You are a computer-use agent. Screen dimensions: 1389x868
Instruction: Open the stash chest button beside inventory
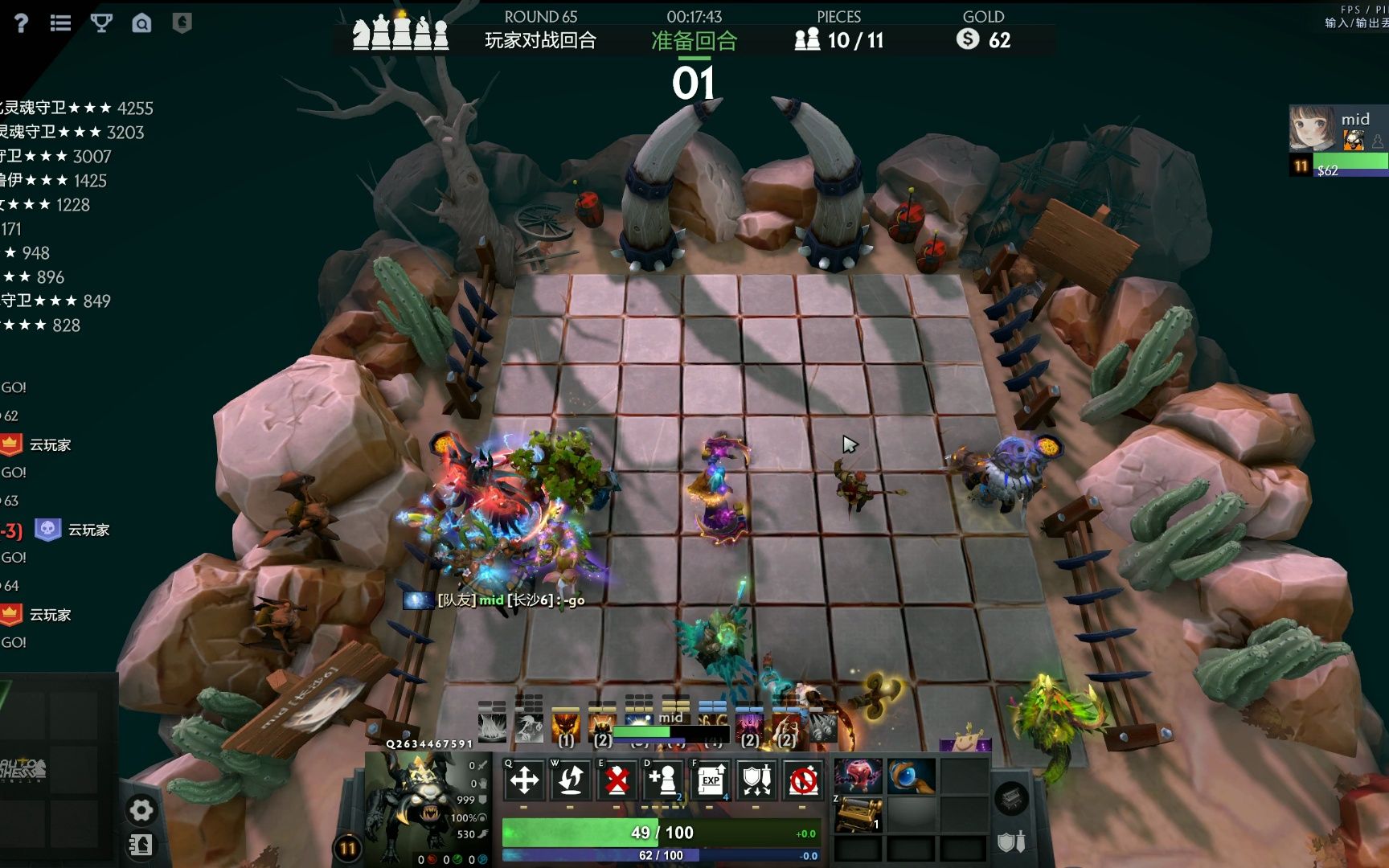point(1011,798)
